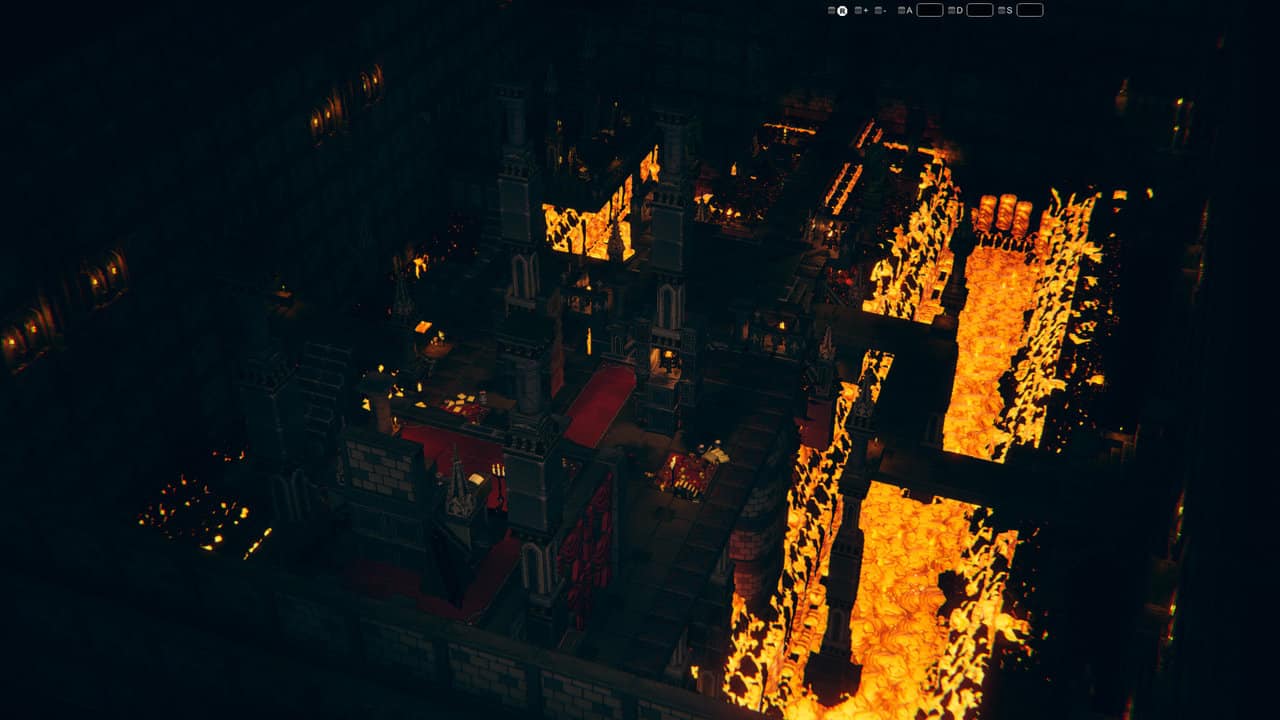Screen dimensions: 1280x720
Task: Click the circled R reset camera icon
Action: pos(842,10)
